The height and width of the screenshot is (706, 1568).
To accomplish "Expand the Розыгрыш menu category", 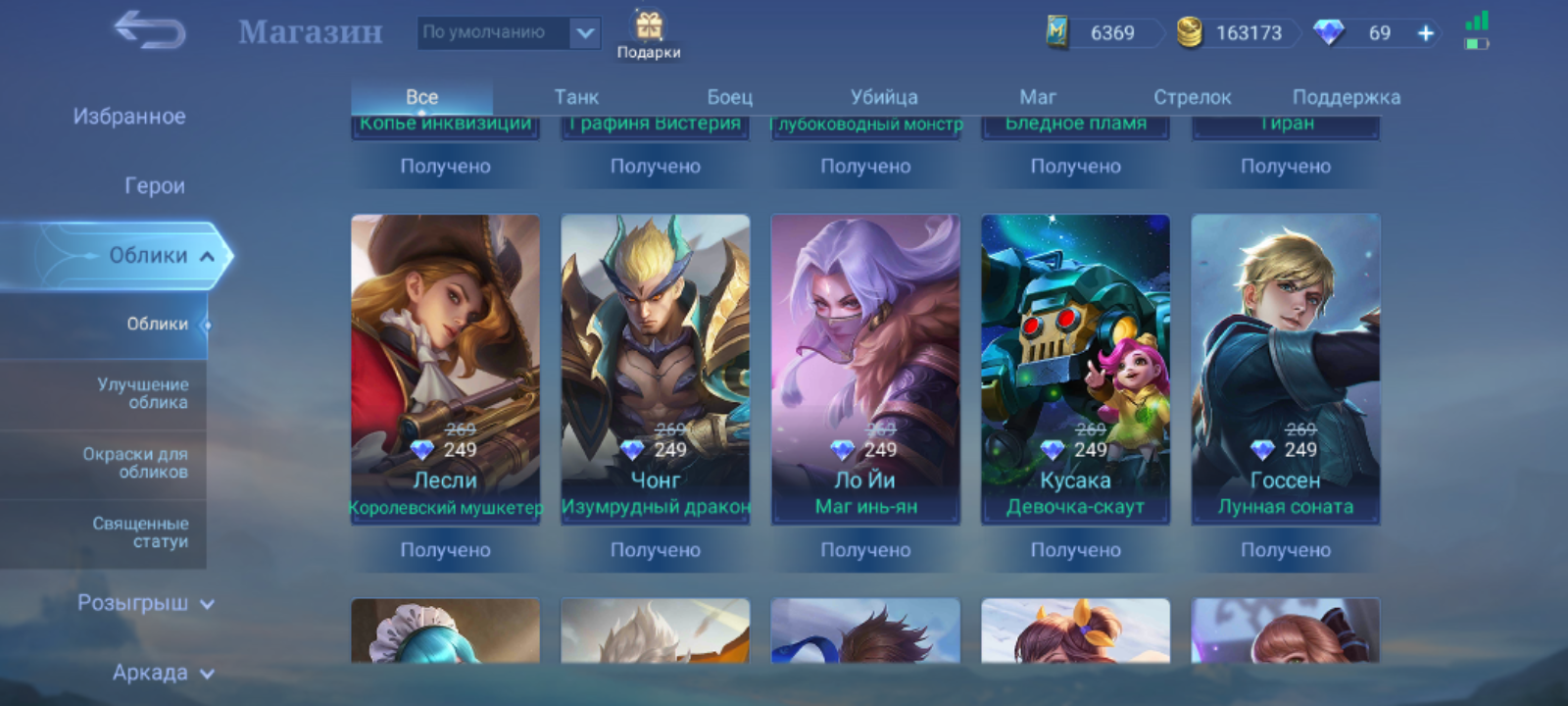I will coord(145,603).
